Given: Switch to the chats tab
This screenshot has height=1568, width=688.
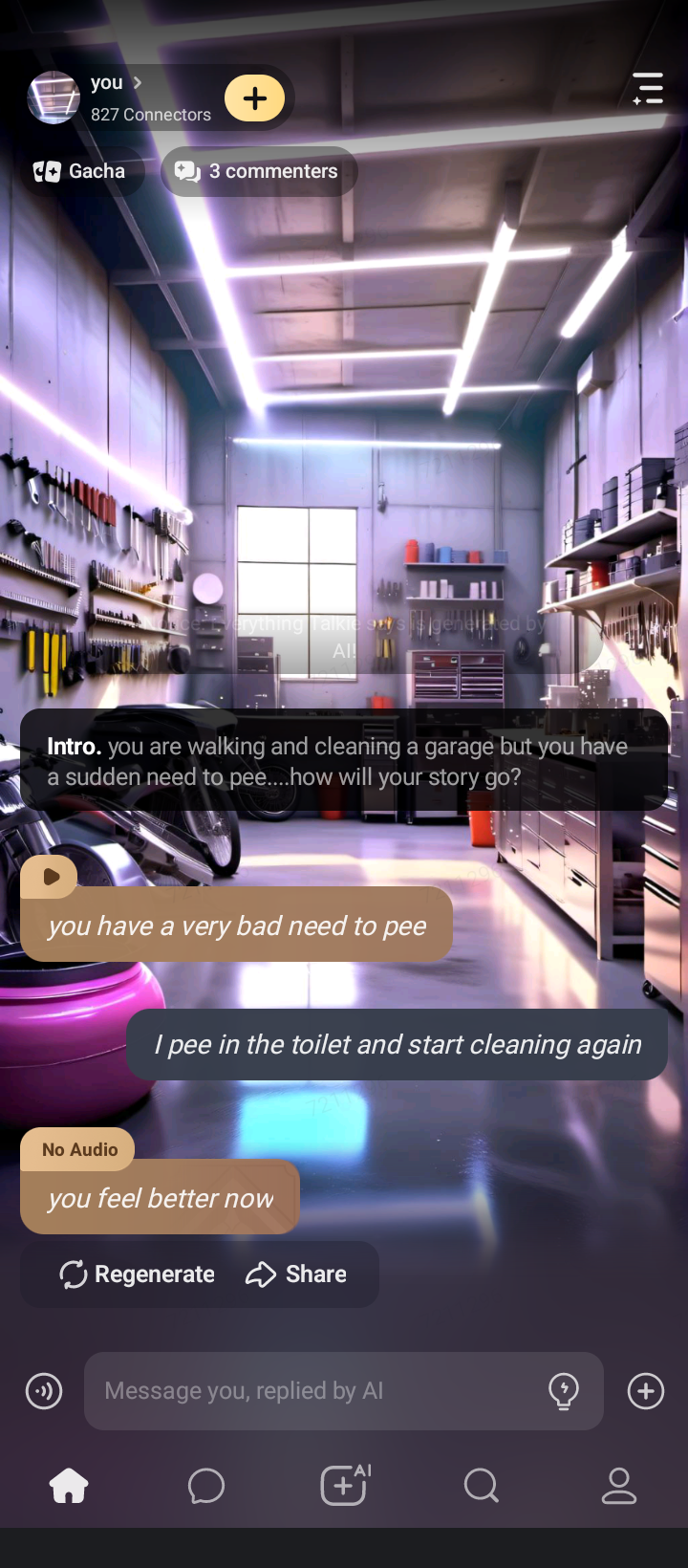Looking at the screenshot, I should pos(206,1486).
